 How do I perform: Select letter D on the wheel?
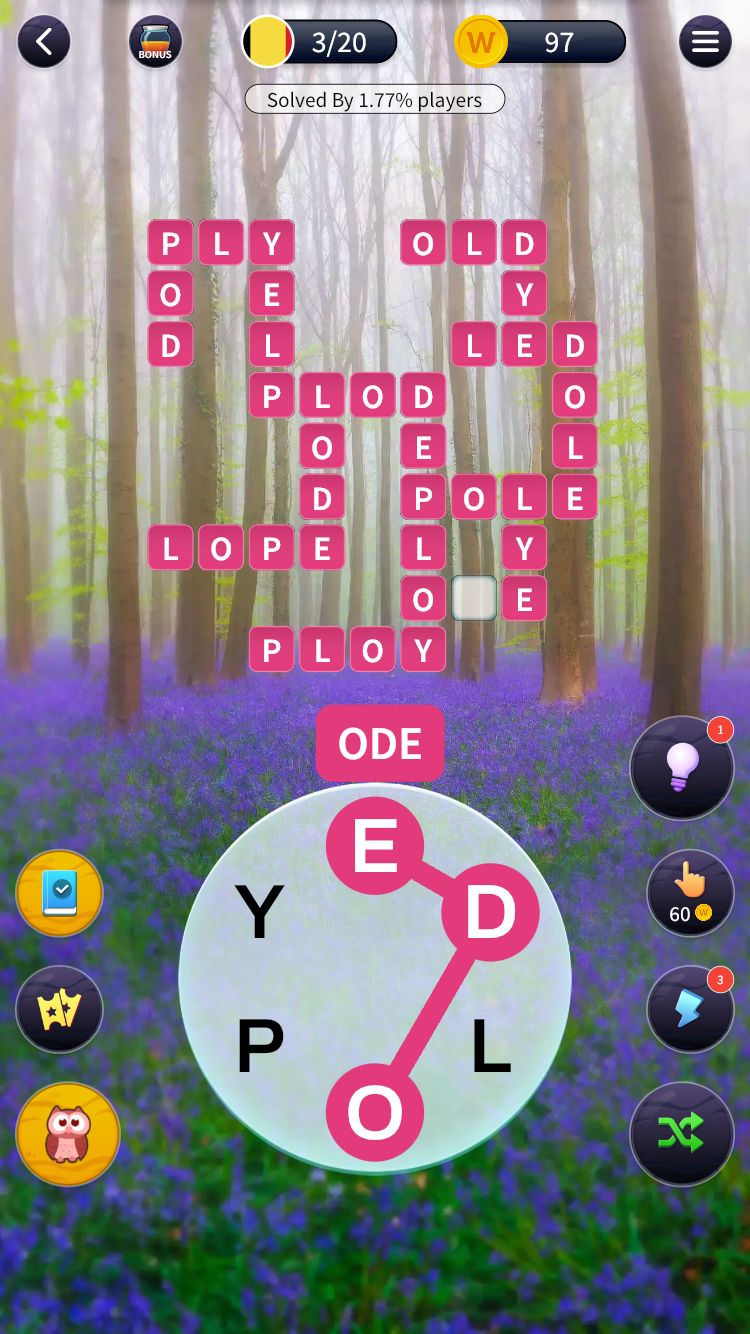(490, 912)
